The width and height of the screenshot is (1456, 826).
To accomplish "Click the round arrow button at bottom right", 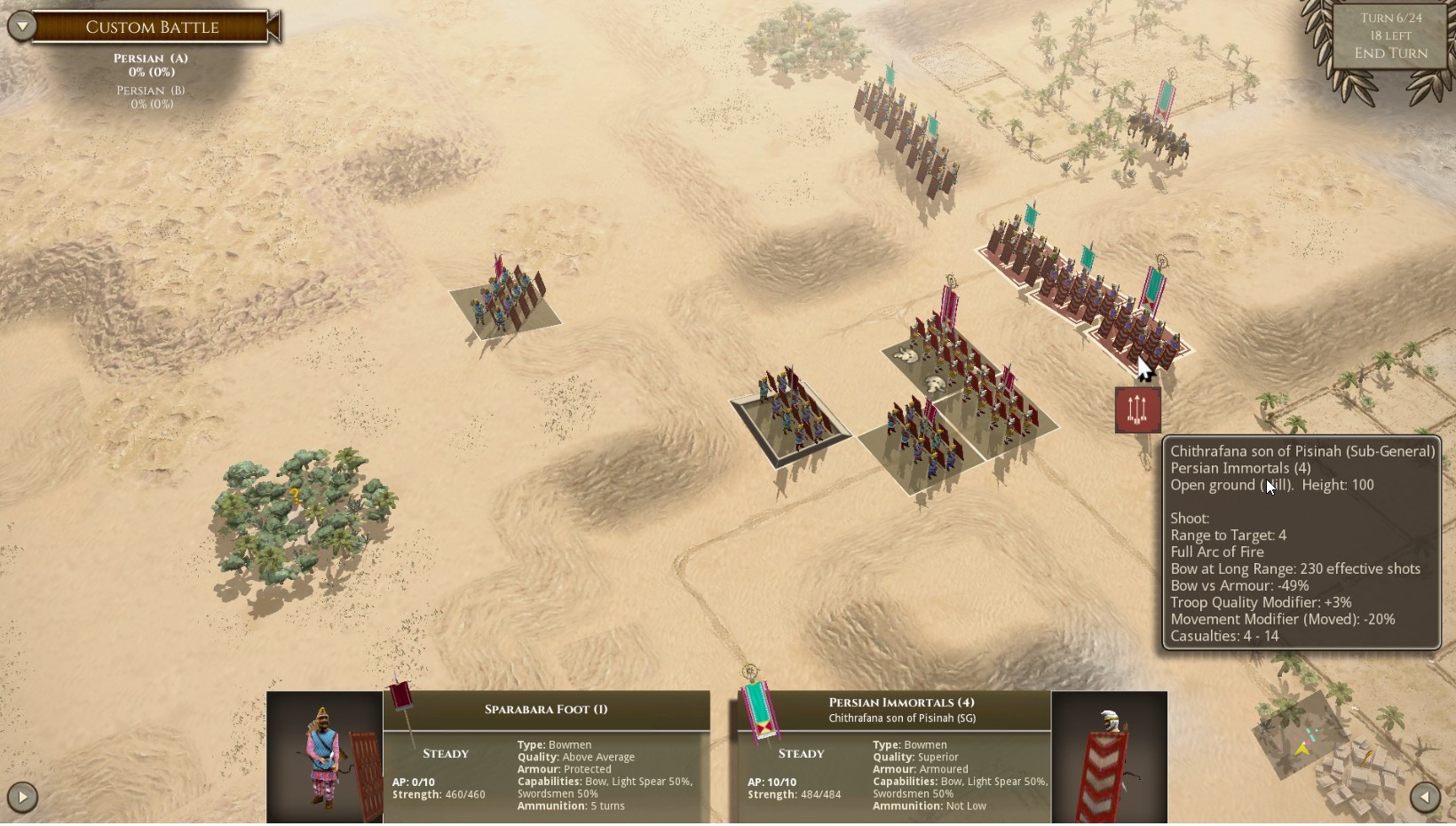I will click(1425, 797).
